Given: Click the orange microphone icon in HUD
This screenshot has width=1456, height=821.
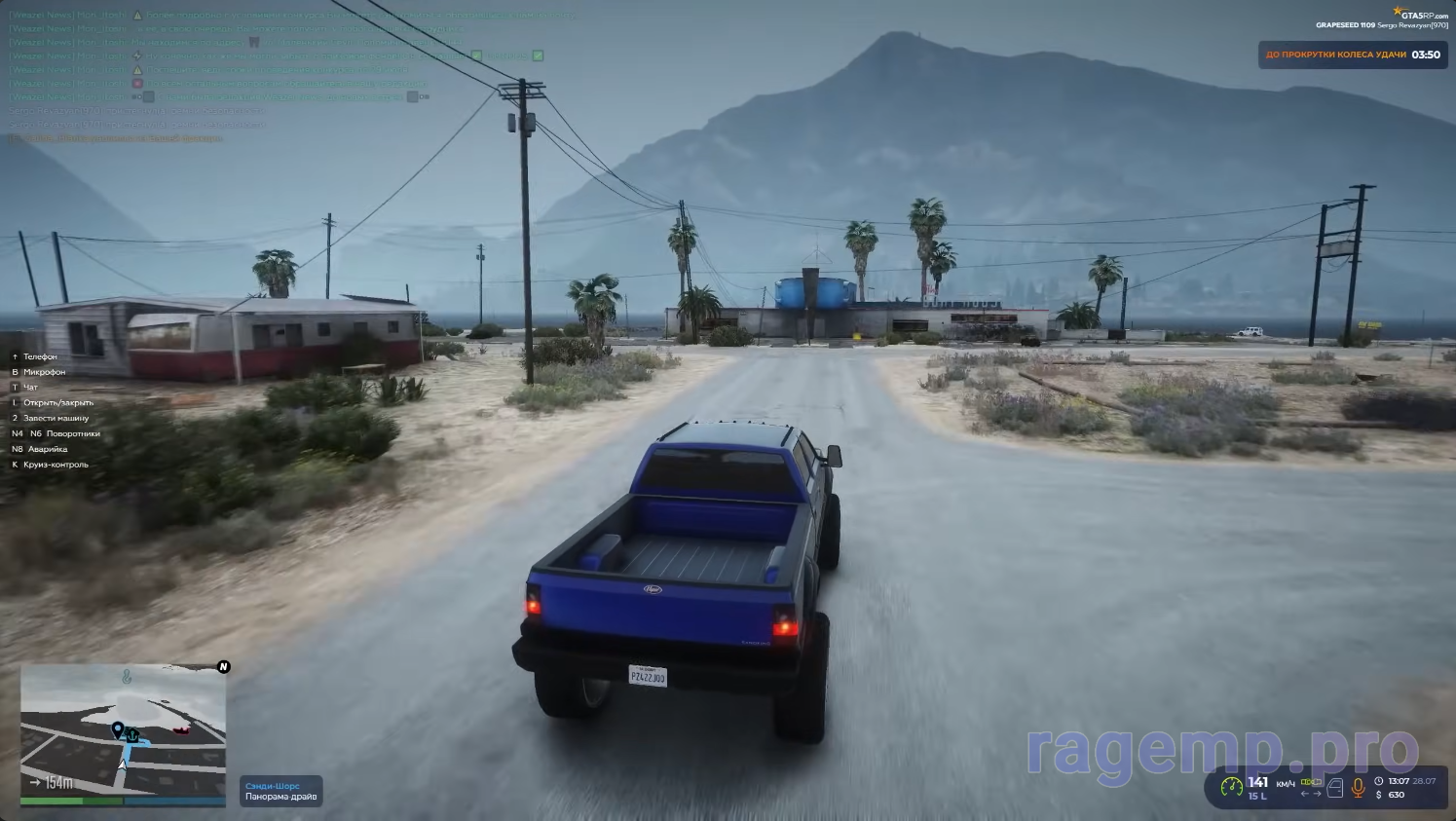Looking at the screenshot, I should pyautogui.click(x=1359, y=788).
